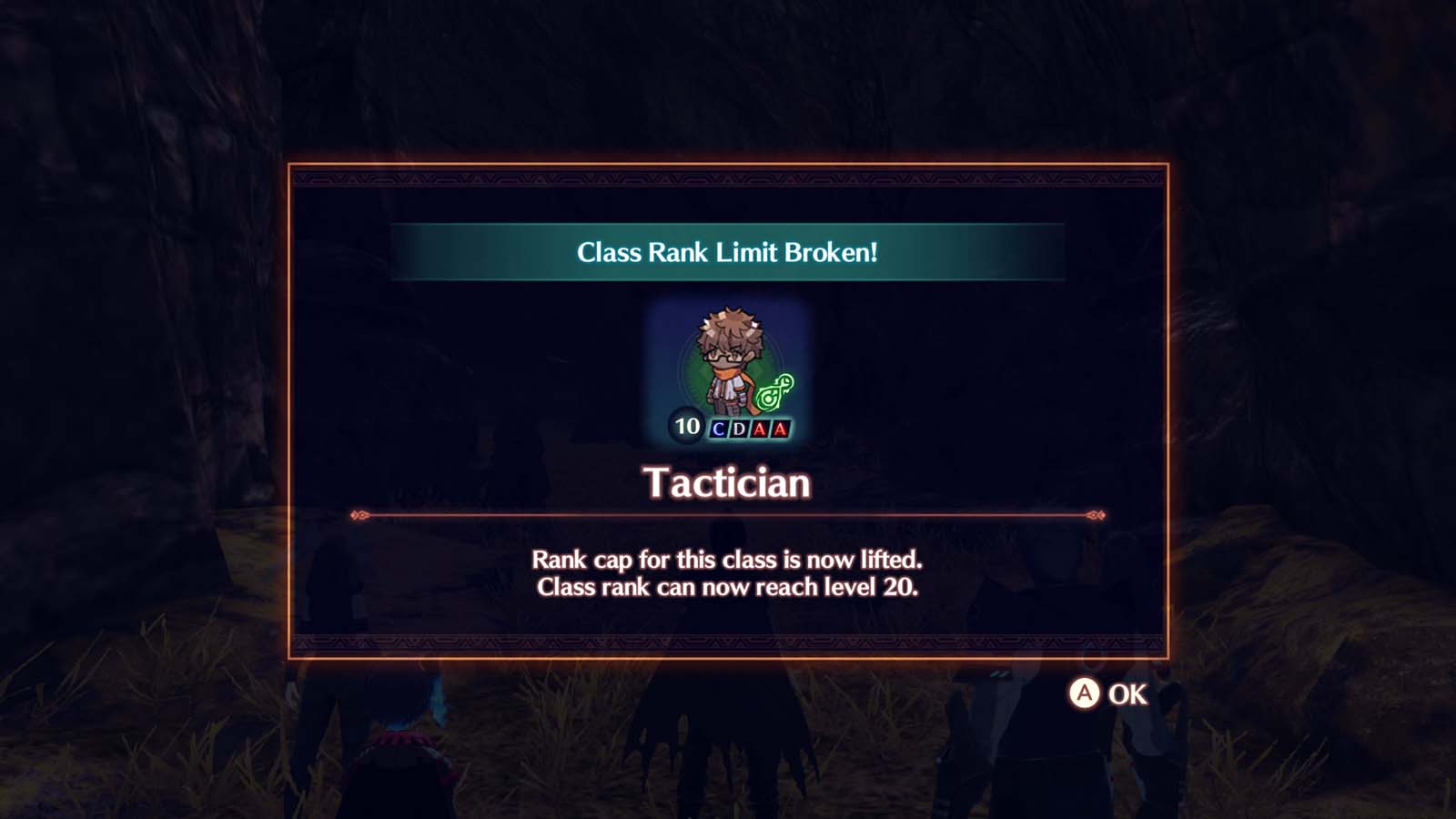Select the Class Rank Limit Broken header
The width and height of the screenshot is (1456, 819).
pos(727,254)
